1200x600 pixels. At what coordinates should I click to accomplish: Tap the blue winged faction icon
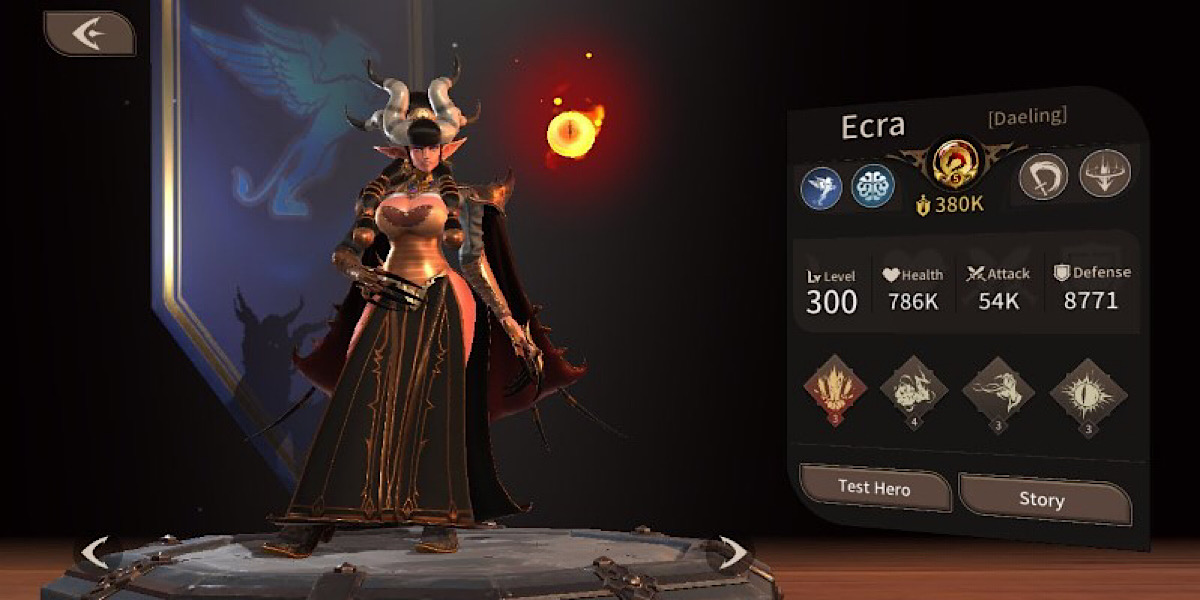tap(821, 187)
